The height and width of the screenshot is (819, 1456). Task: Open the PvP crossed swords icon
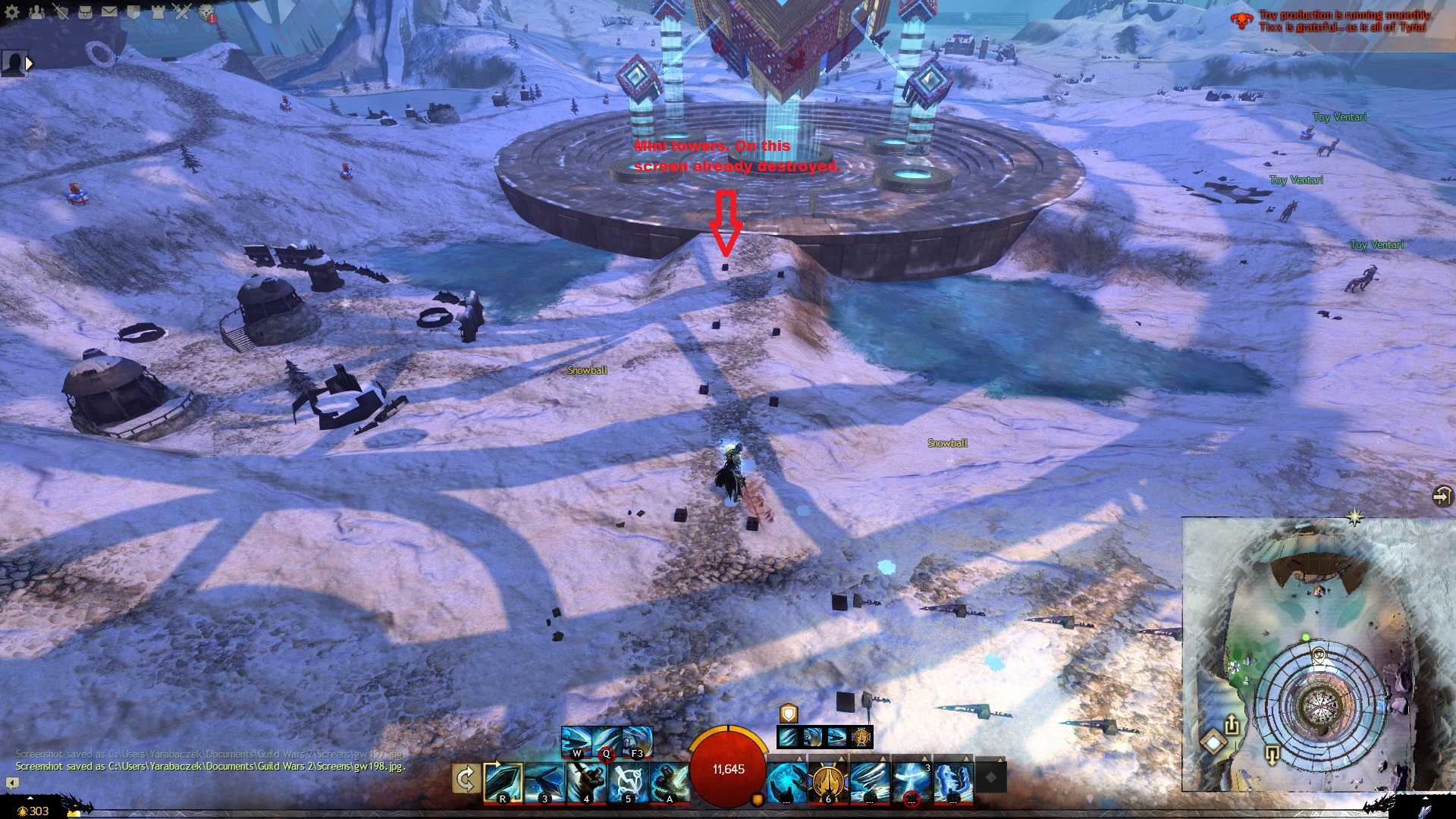[x=182, y=11]
